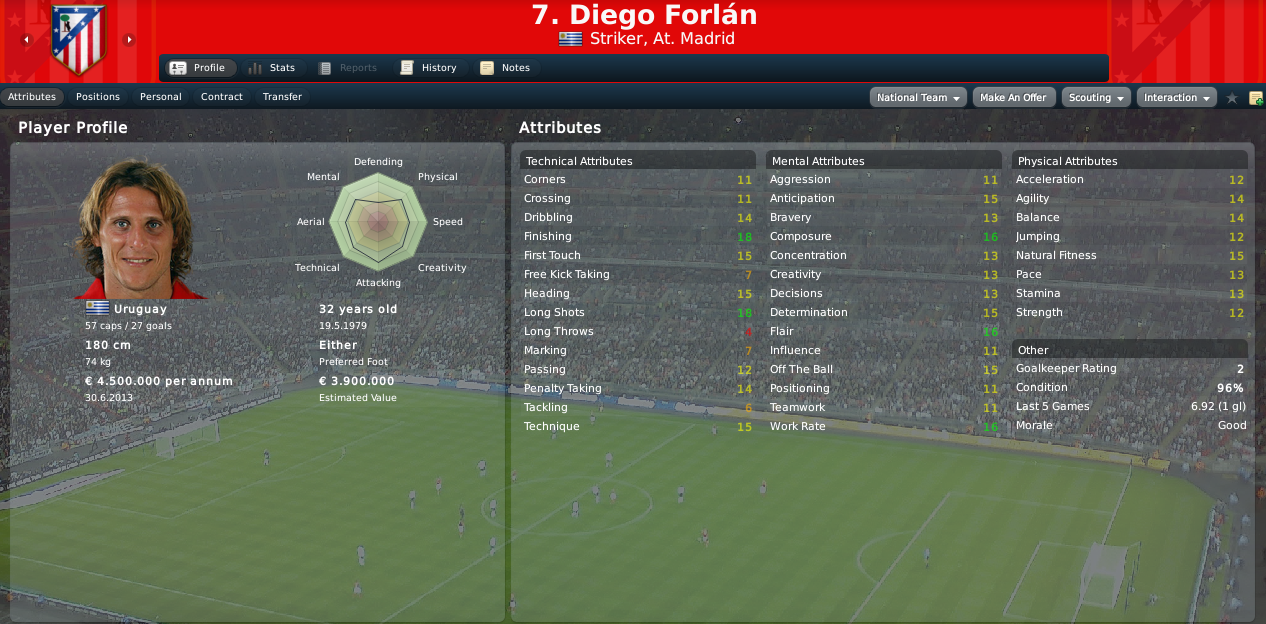Screen dimensions: 1266x624
Task: Click the Atlético Madrid club crest
Action: tap(77, 42)
